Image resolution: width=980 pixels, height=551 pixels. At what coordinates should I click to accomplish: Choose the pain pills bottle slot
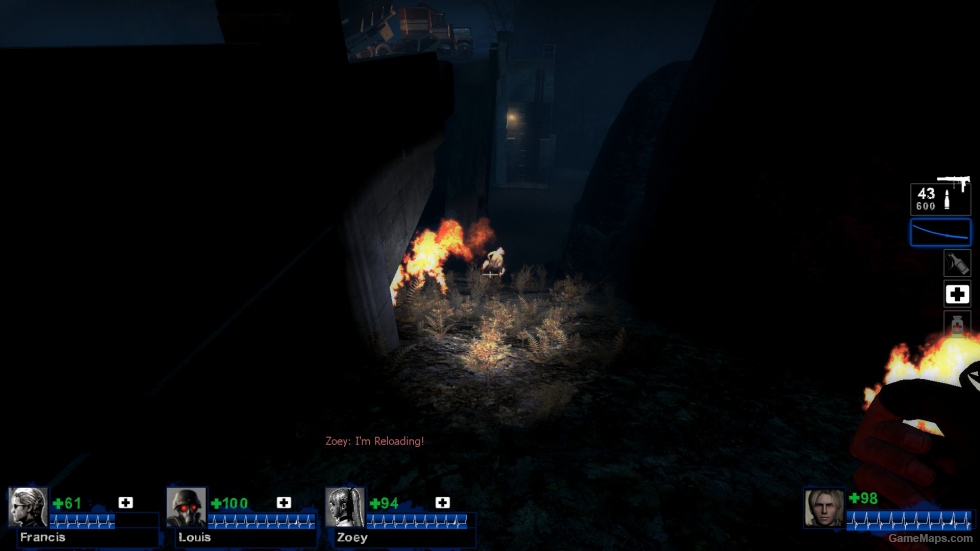[957, 324]
